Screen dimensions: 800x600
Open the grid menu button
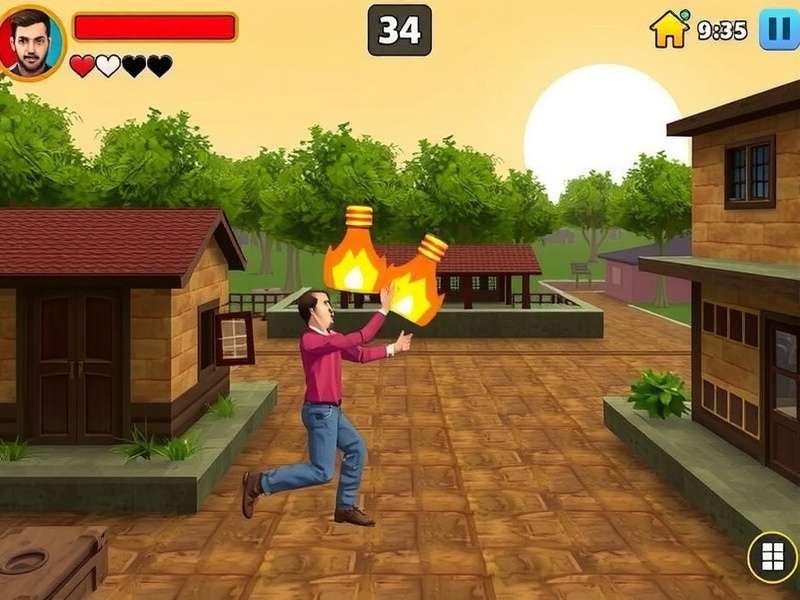click(772, 557)
